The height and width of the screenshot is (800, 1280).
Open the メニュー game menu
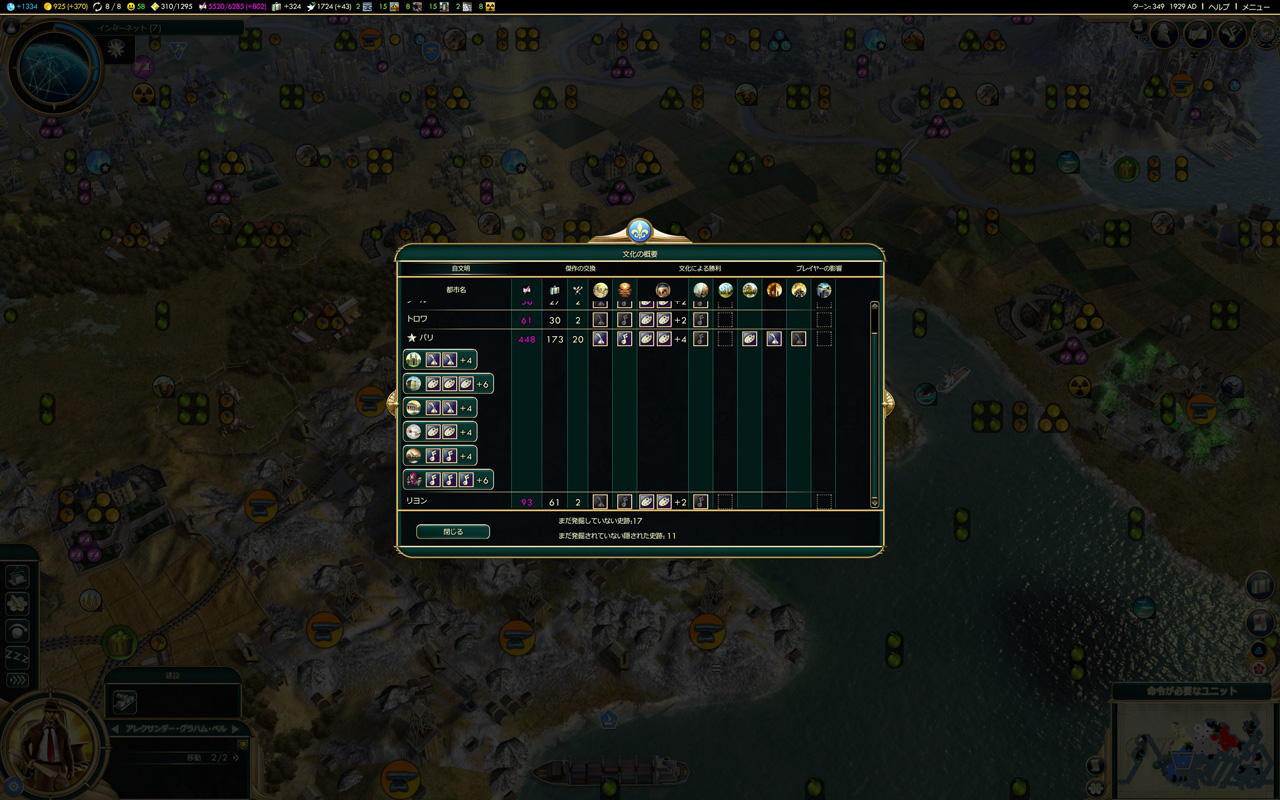coord(1256,6)
